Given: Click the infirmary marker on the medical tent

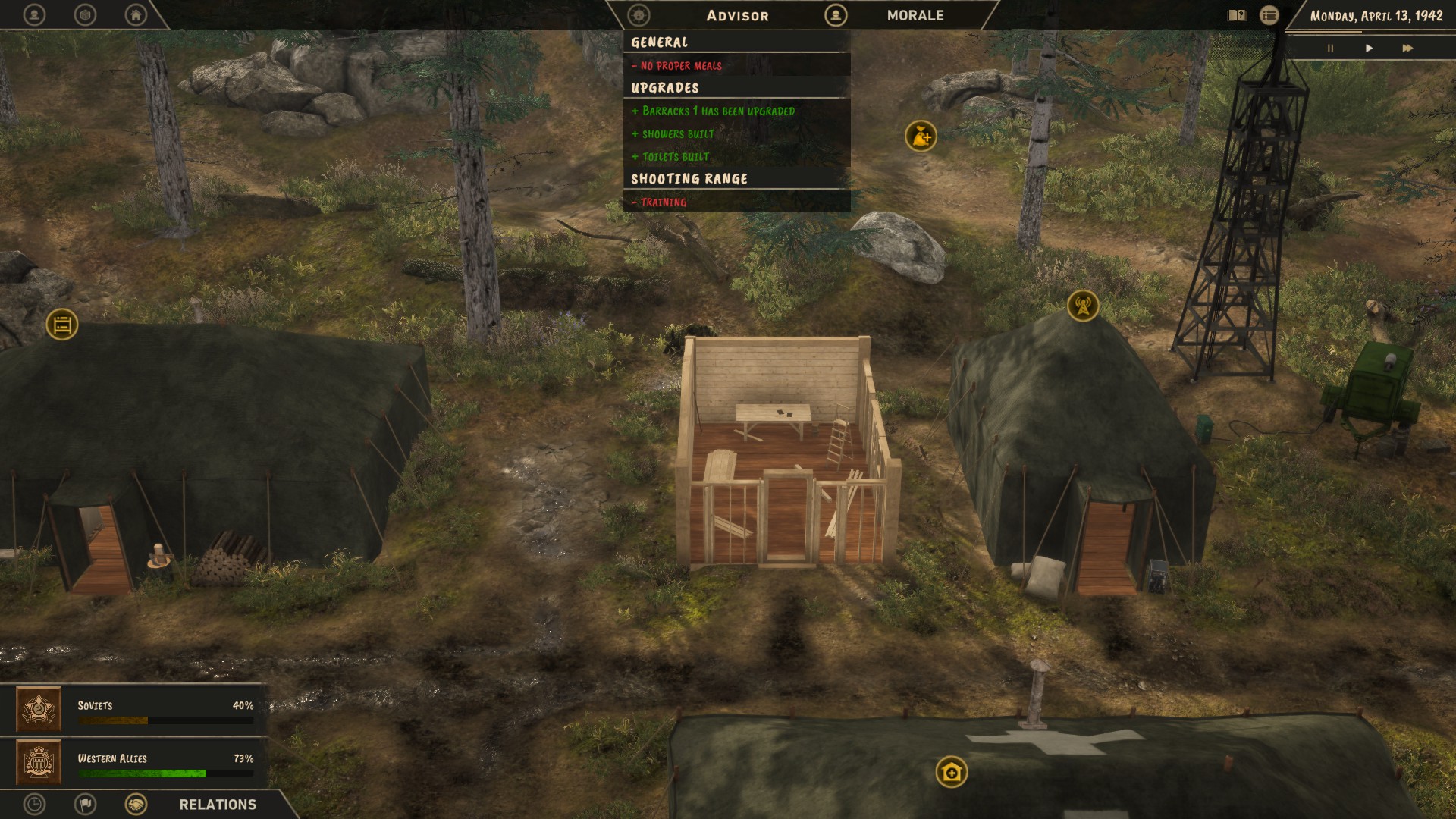Looking at the screenshot, I should (952, 772).
